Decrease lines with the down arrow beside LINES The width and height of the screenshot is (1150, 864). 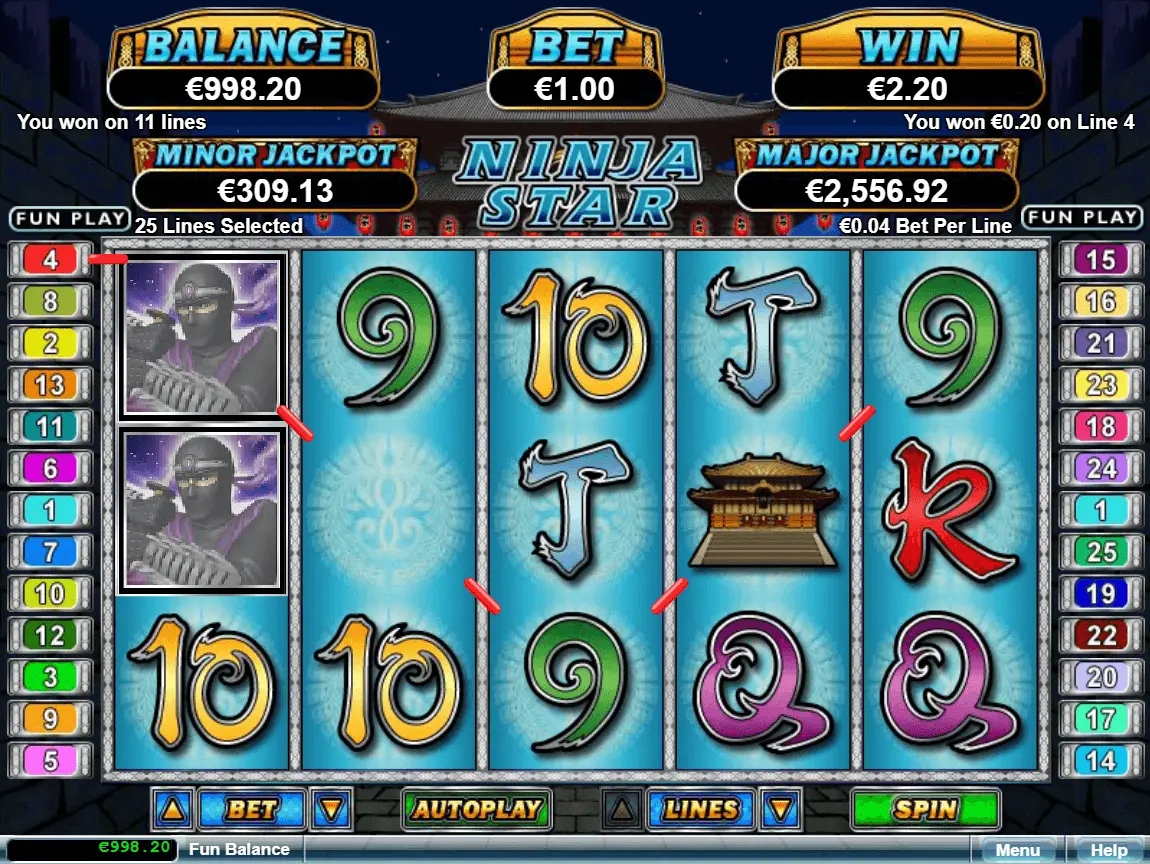(x=780, y=809)
